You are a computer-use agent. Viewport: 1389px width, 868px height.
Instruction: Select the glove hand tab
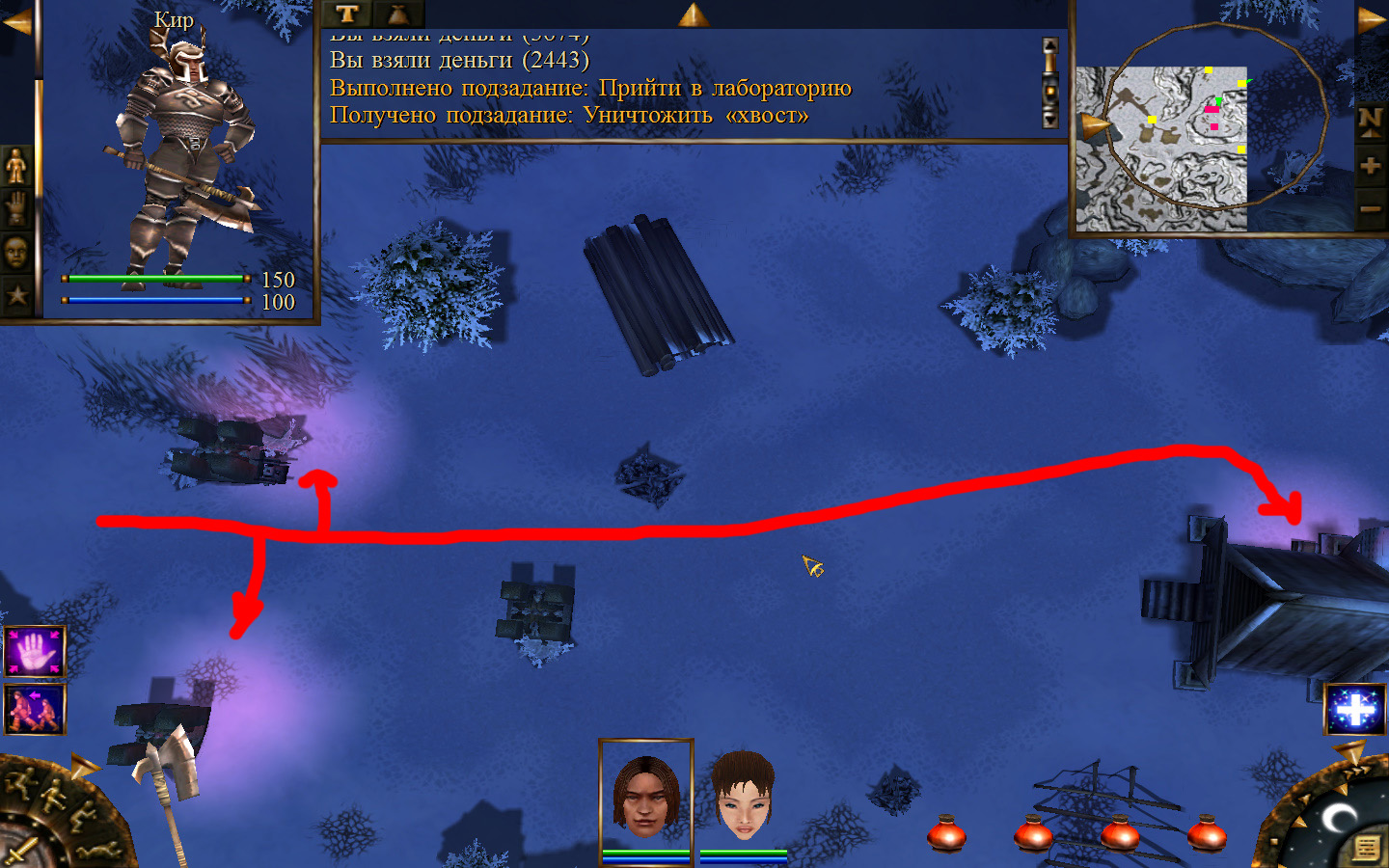coord(16,209)
